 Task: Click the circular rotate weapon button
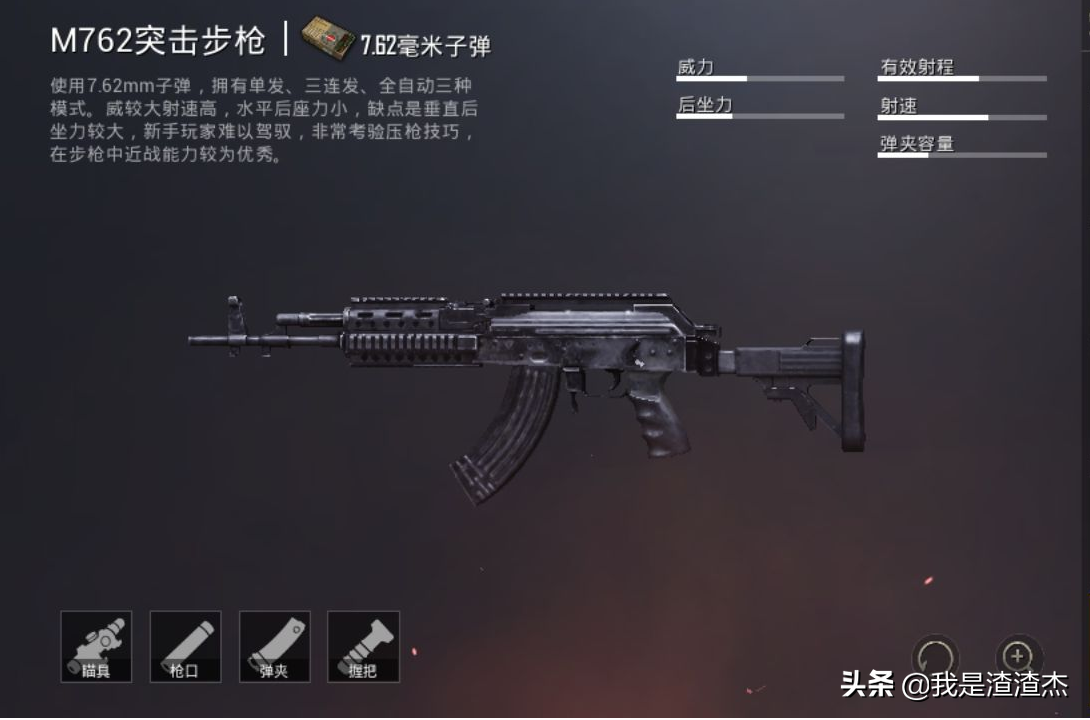tap(935, 657)
